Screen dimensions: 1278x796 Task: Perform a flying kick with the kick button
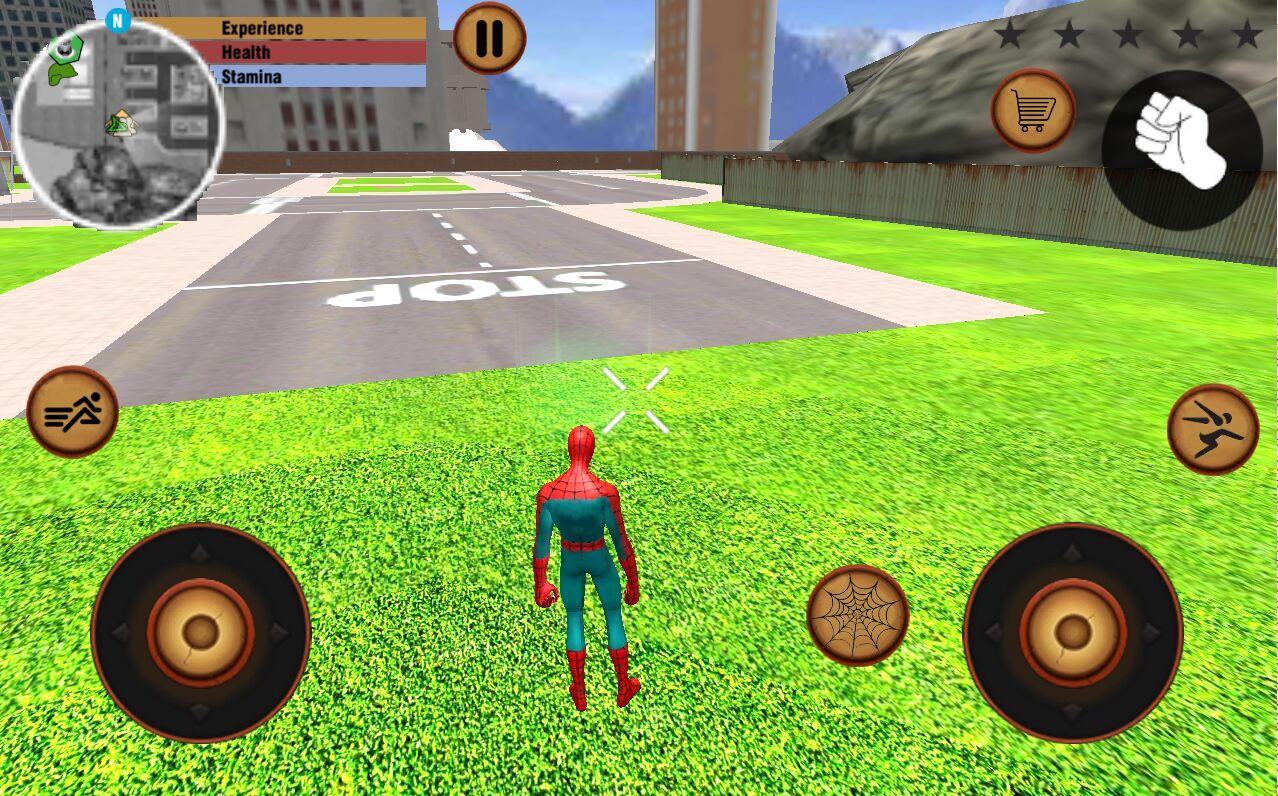pyautogui.click(x=1212, y=429)
